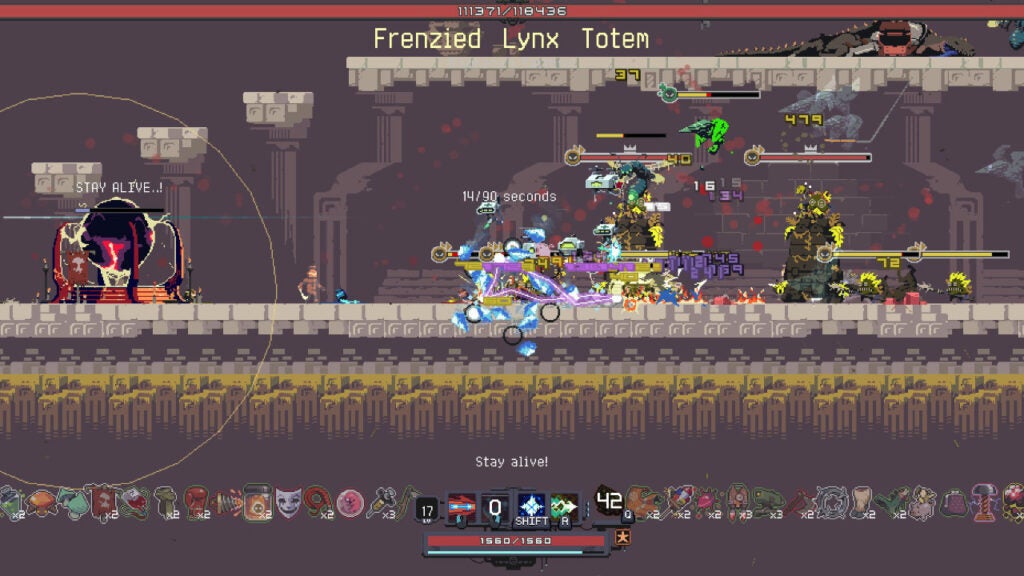
Task: Use the blue crystal Shift skill
Action: (x=531, y=506)
